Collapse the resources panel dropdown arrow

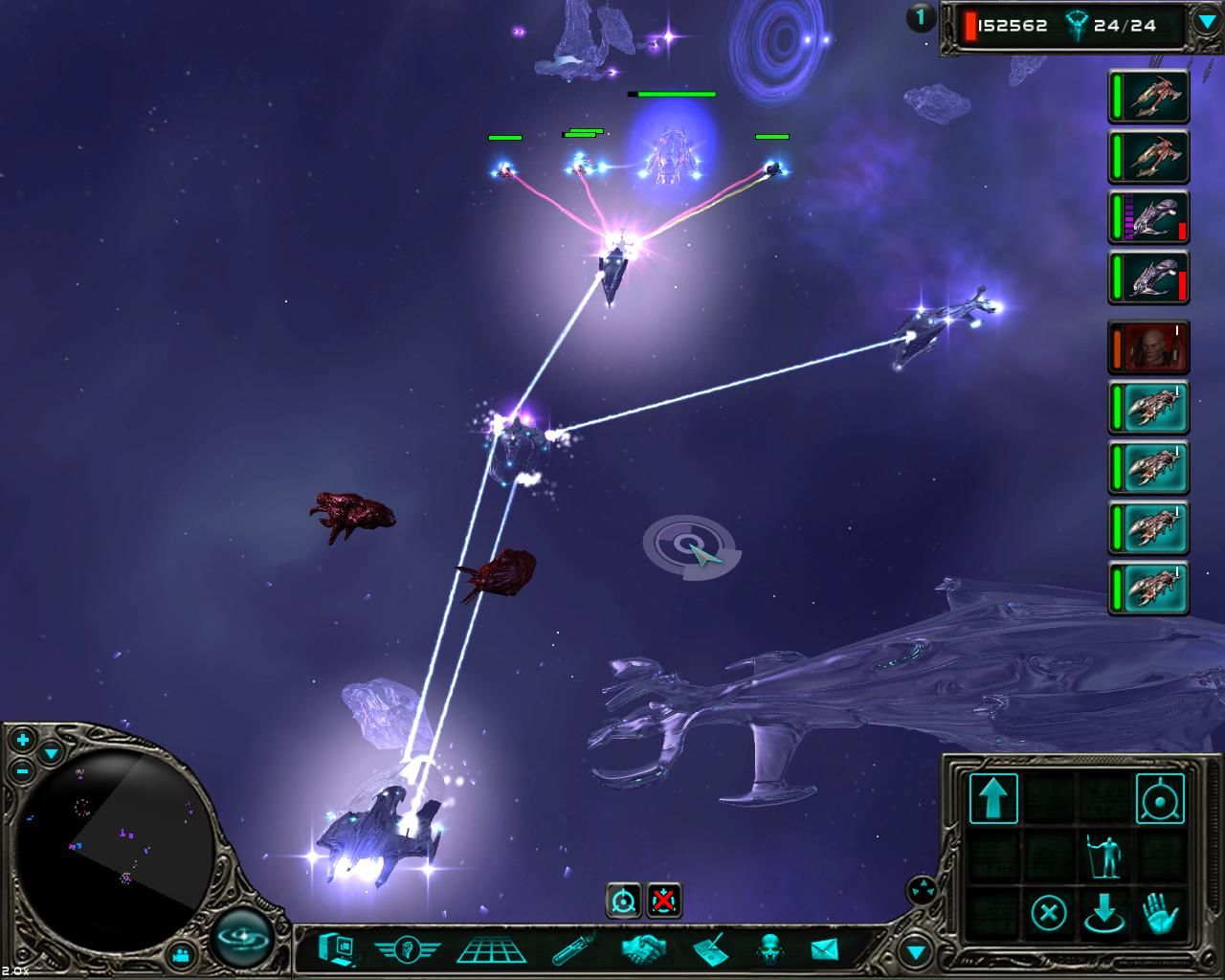click(x=1206, y=23)
